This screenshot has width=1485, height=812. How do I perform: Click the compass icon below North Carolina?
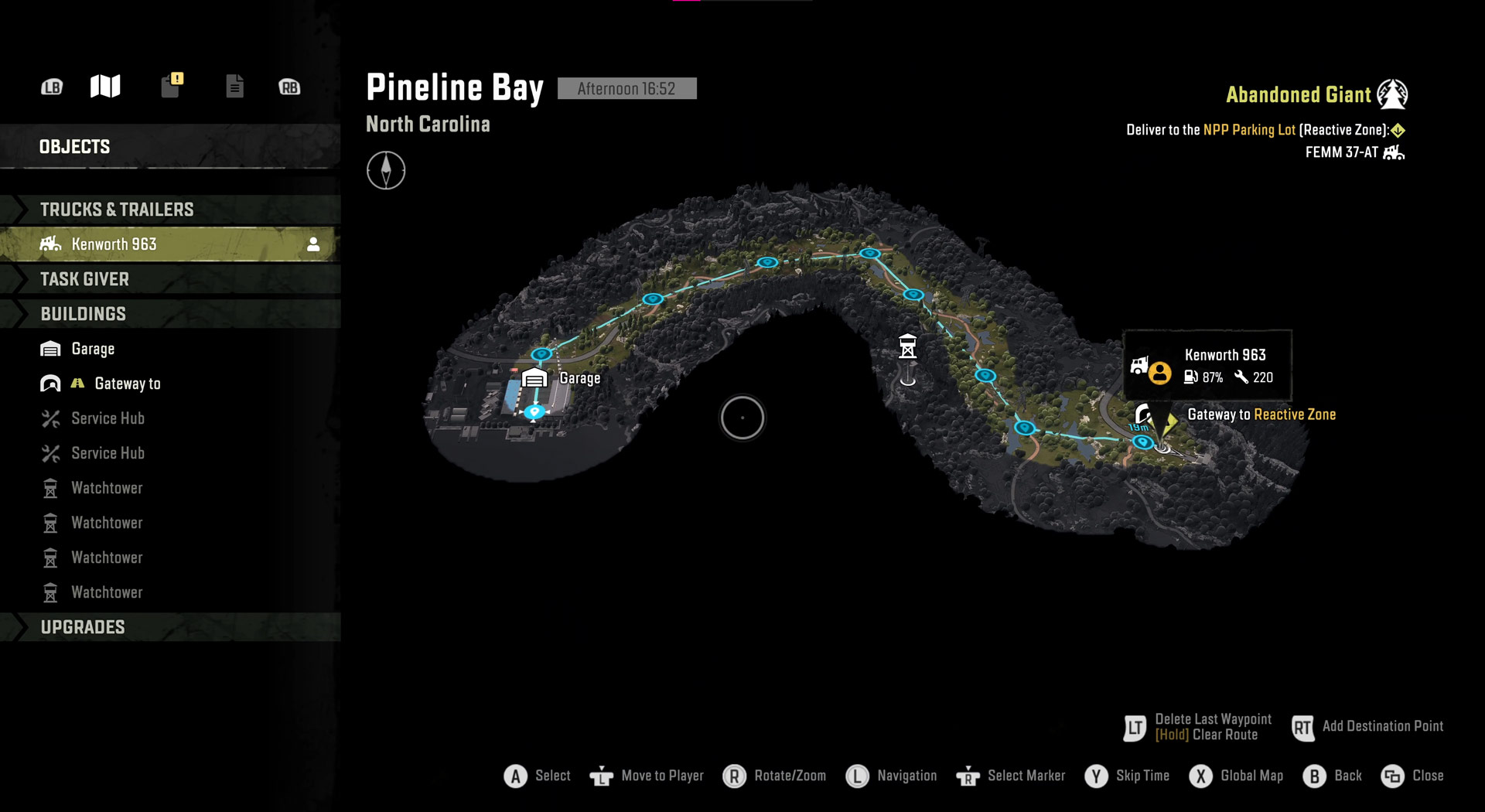point(386,170)
